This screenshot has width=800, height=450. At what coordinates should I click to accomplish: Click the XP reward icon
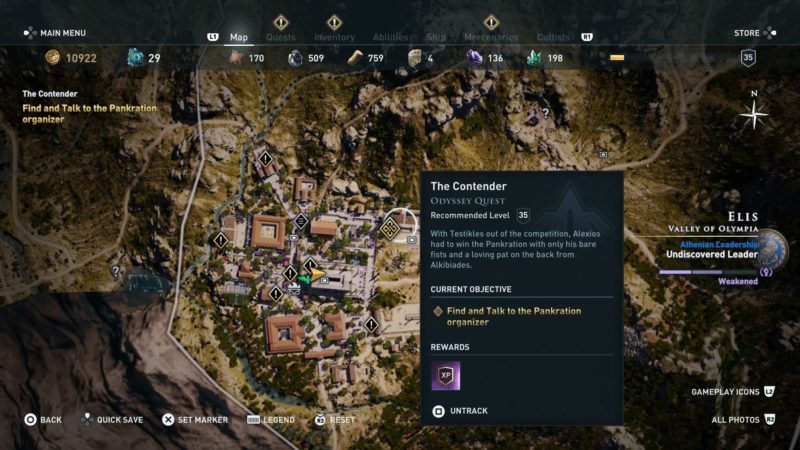[446, 376]
